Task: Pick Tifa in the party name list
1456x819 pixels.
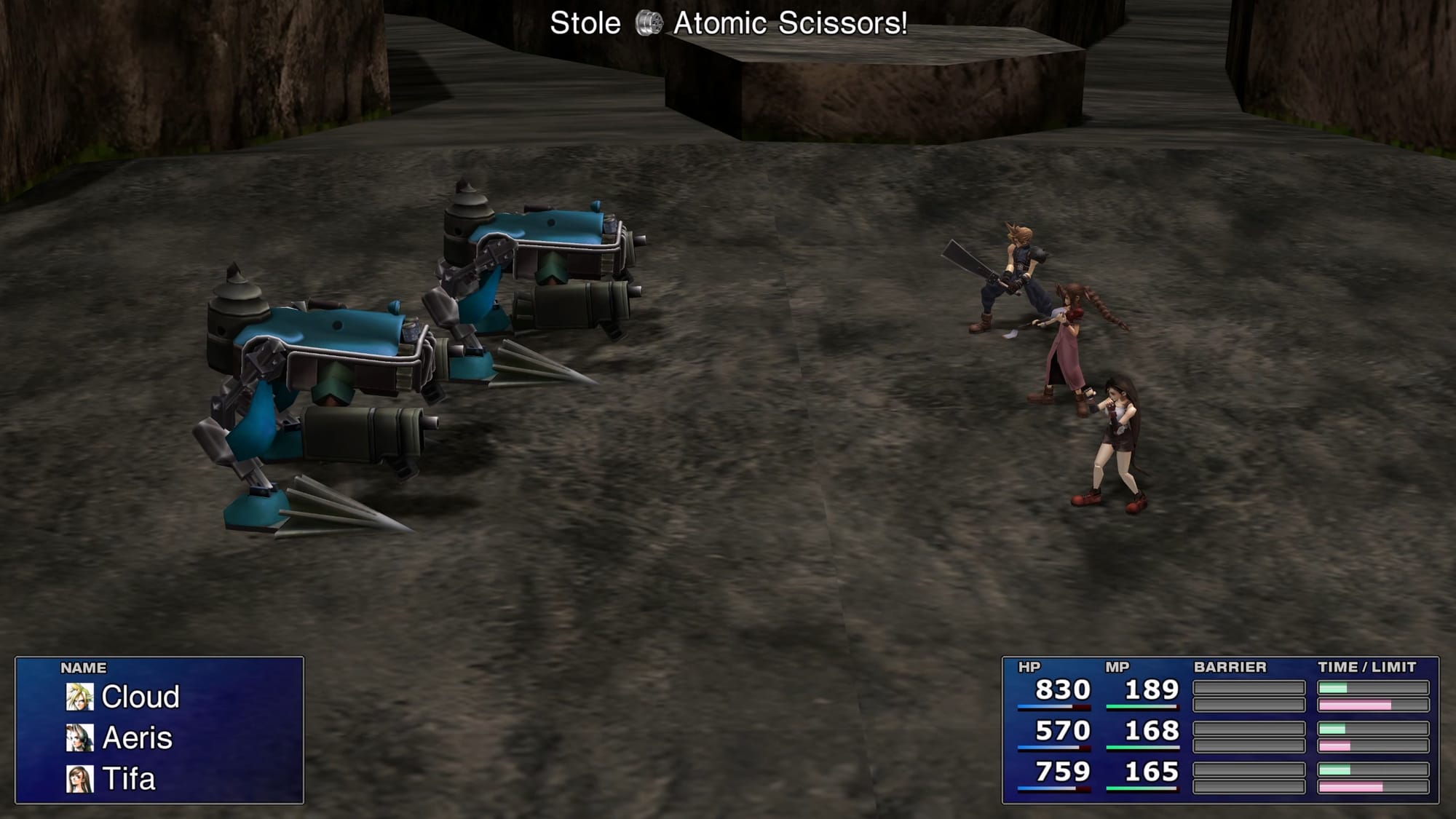Action: [x=128, y=779]
